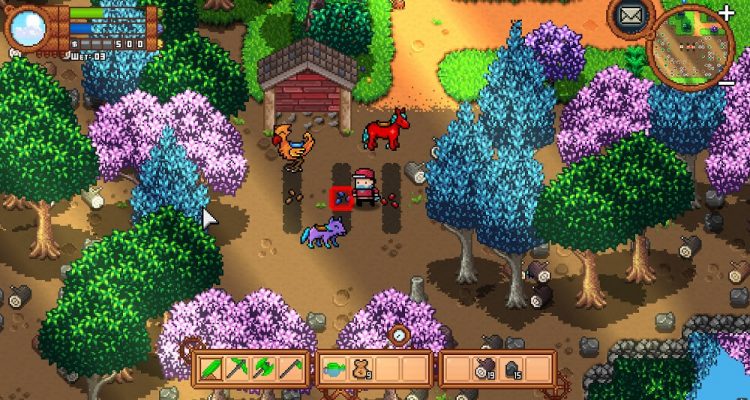Open the mail envelope icon

tap(630, 15)
